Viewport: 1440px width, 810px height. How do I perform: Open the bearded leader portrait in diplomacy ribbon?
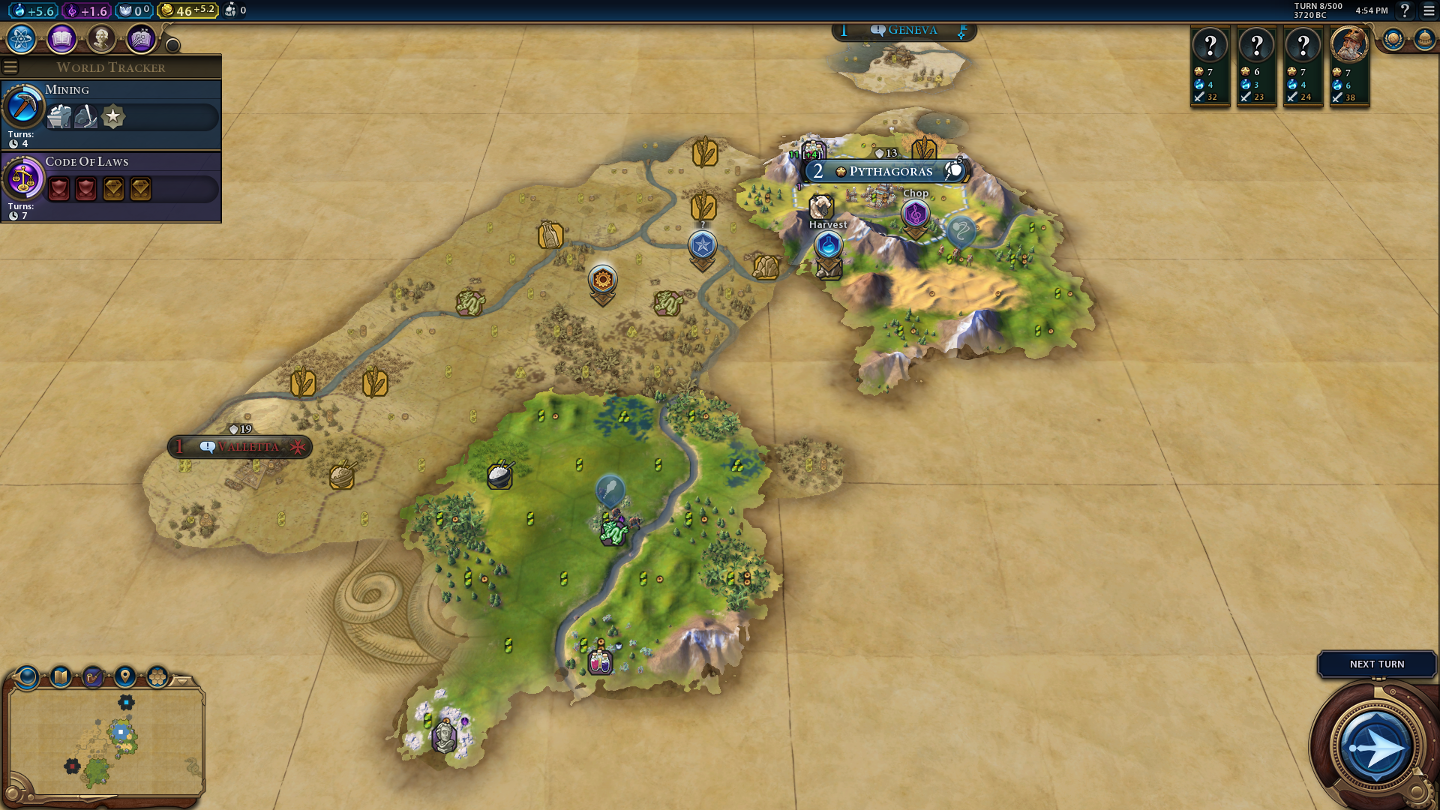pos(1348,45)
